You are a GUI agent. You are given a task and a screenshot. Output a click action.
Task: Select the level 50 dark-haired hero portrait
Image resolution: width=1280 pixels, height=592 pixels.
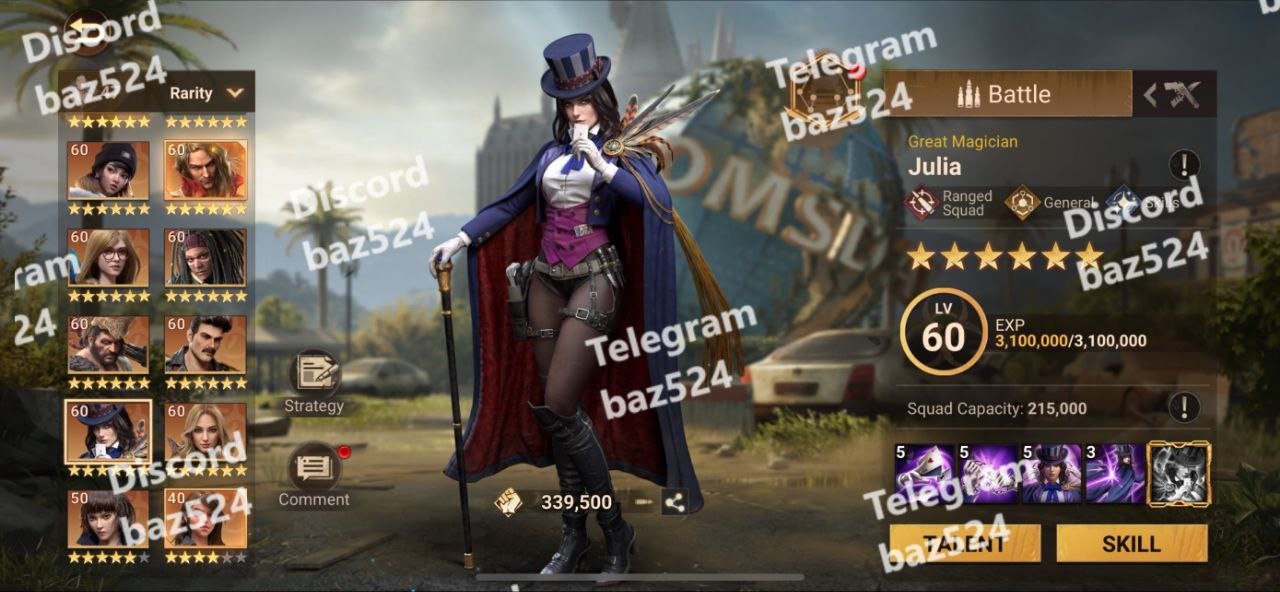[x=108, y=518]
